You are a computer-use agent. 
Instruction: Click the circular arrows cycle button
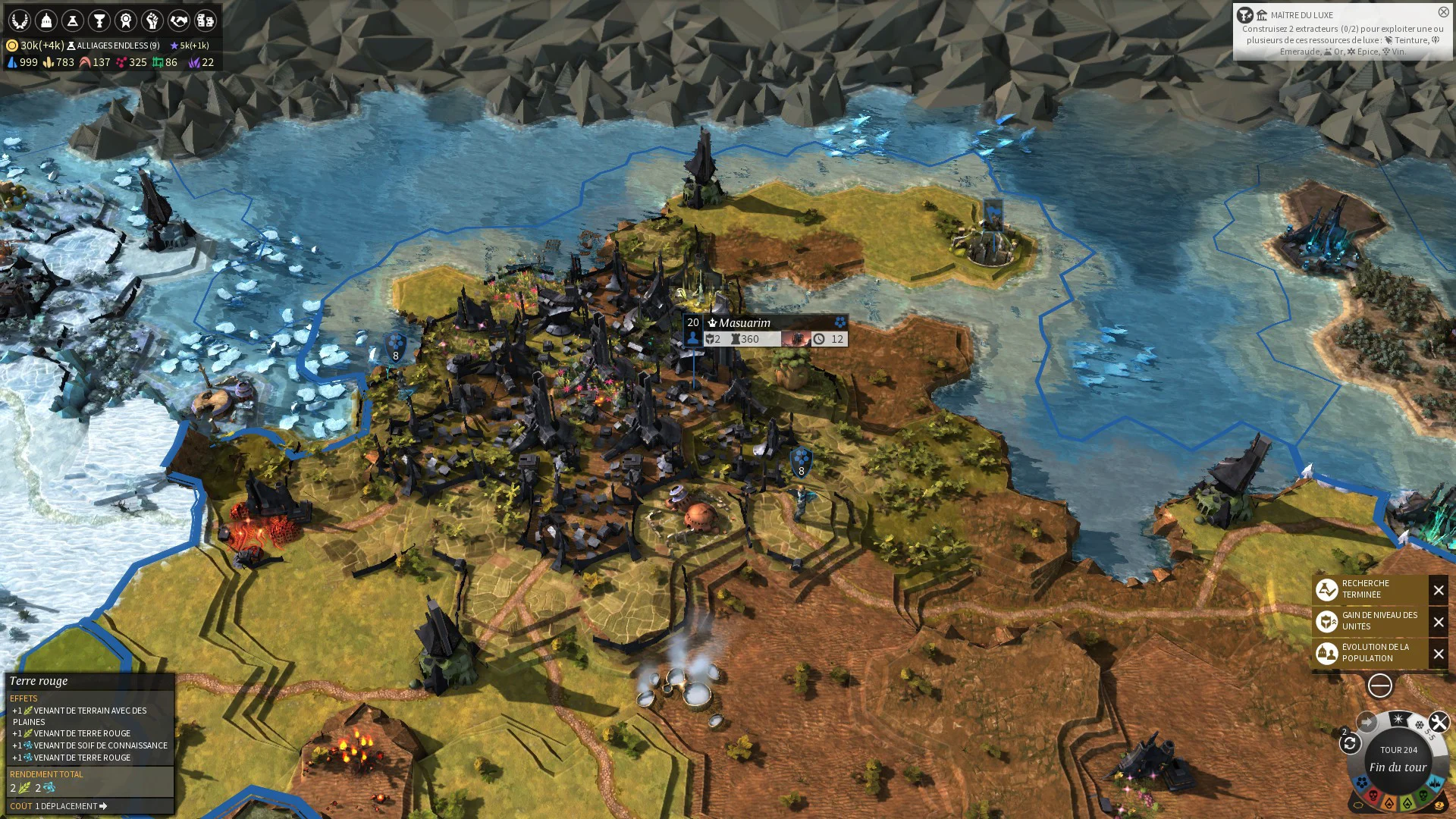[1350, 743]
